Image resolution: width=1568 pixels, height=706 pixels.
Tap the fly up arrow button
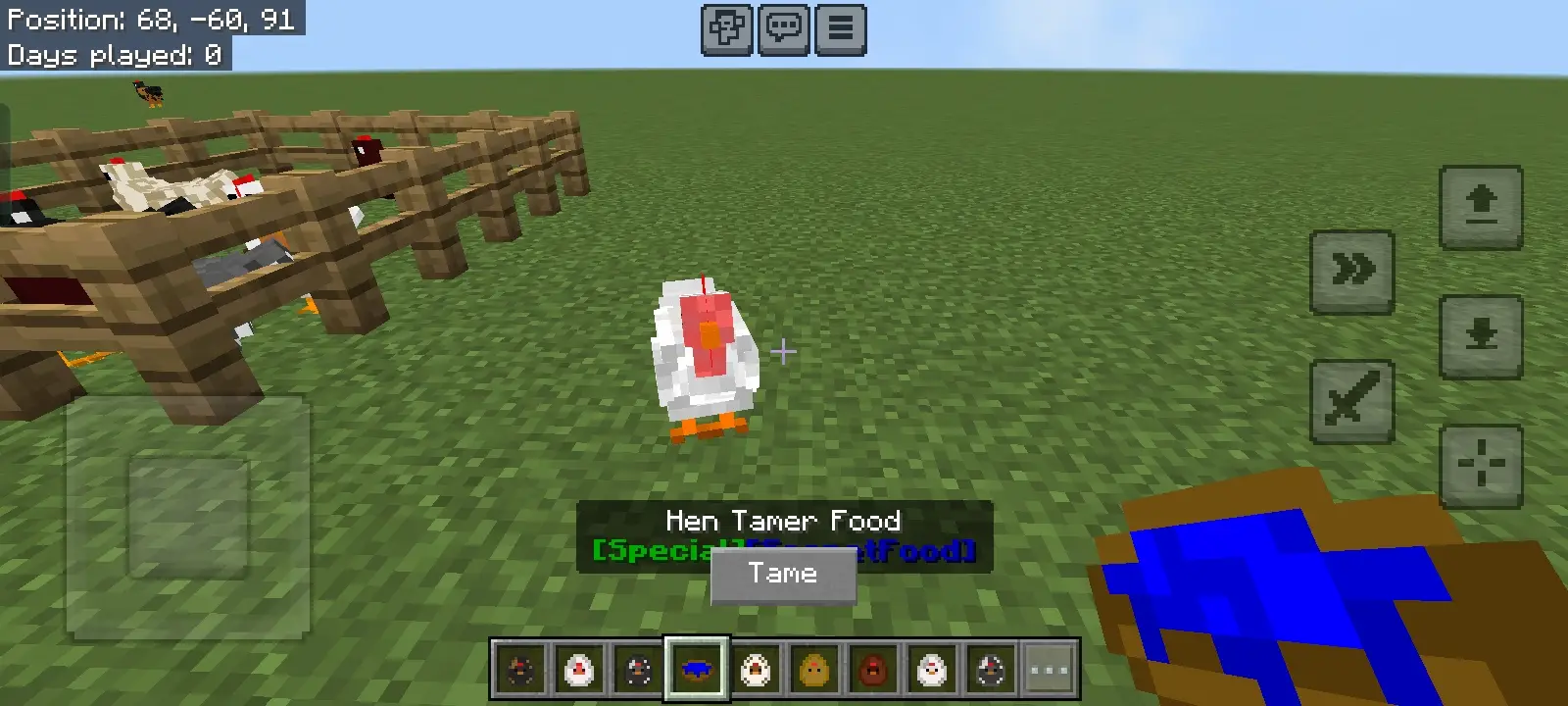point(1480,207)
